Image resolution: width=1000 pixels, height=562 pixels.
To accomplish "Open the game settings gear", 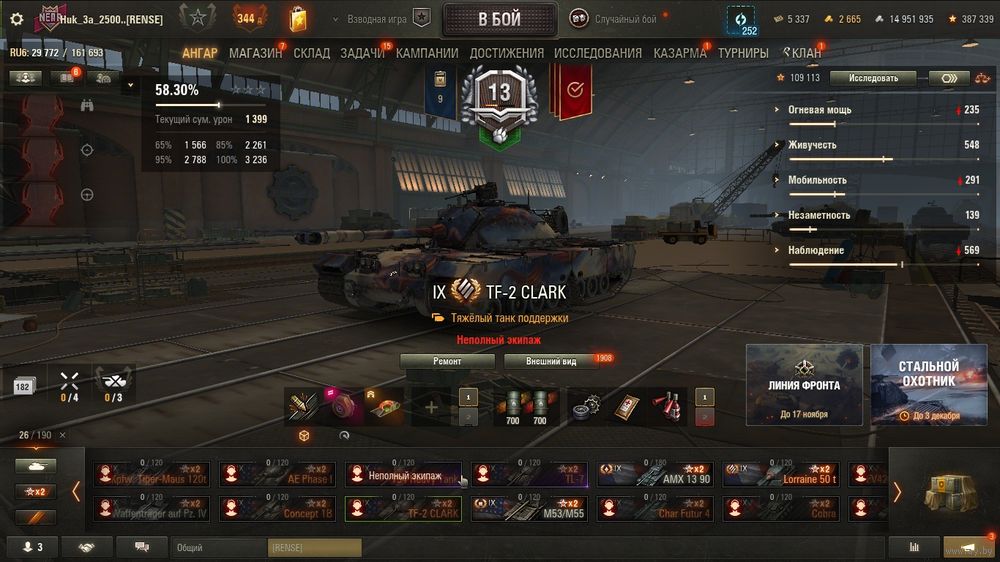I will (x=16, y=19).
